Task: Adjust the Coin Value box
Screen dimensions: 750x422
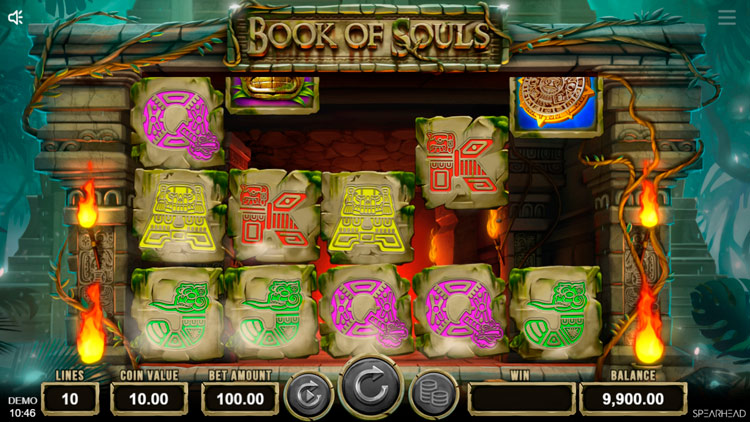Action: (x=150, y=398)
